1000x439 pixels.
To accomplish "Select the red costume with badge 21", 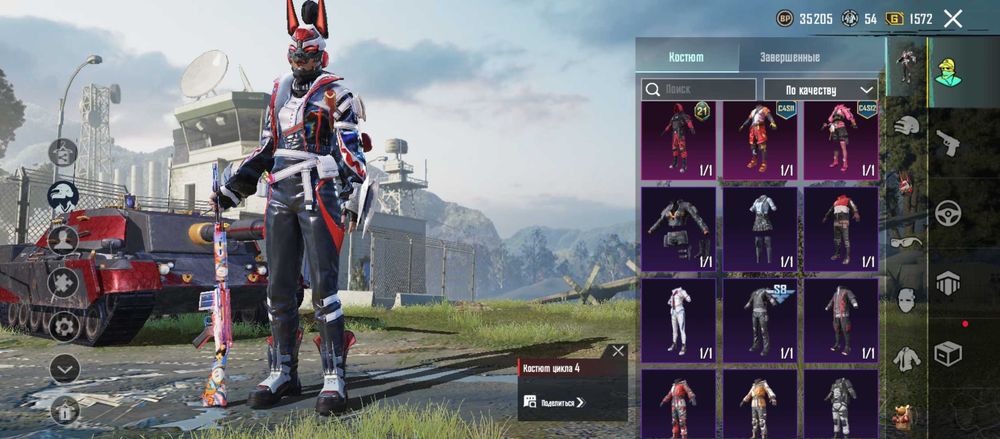I will tap(678, 140).
